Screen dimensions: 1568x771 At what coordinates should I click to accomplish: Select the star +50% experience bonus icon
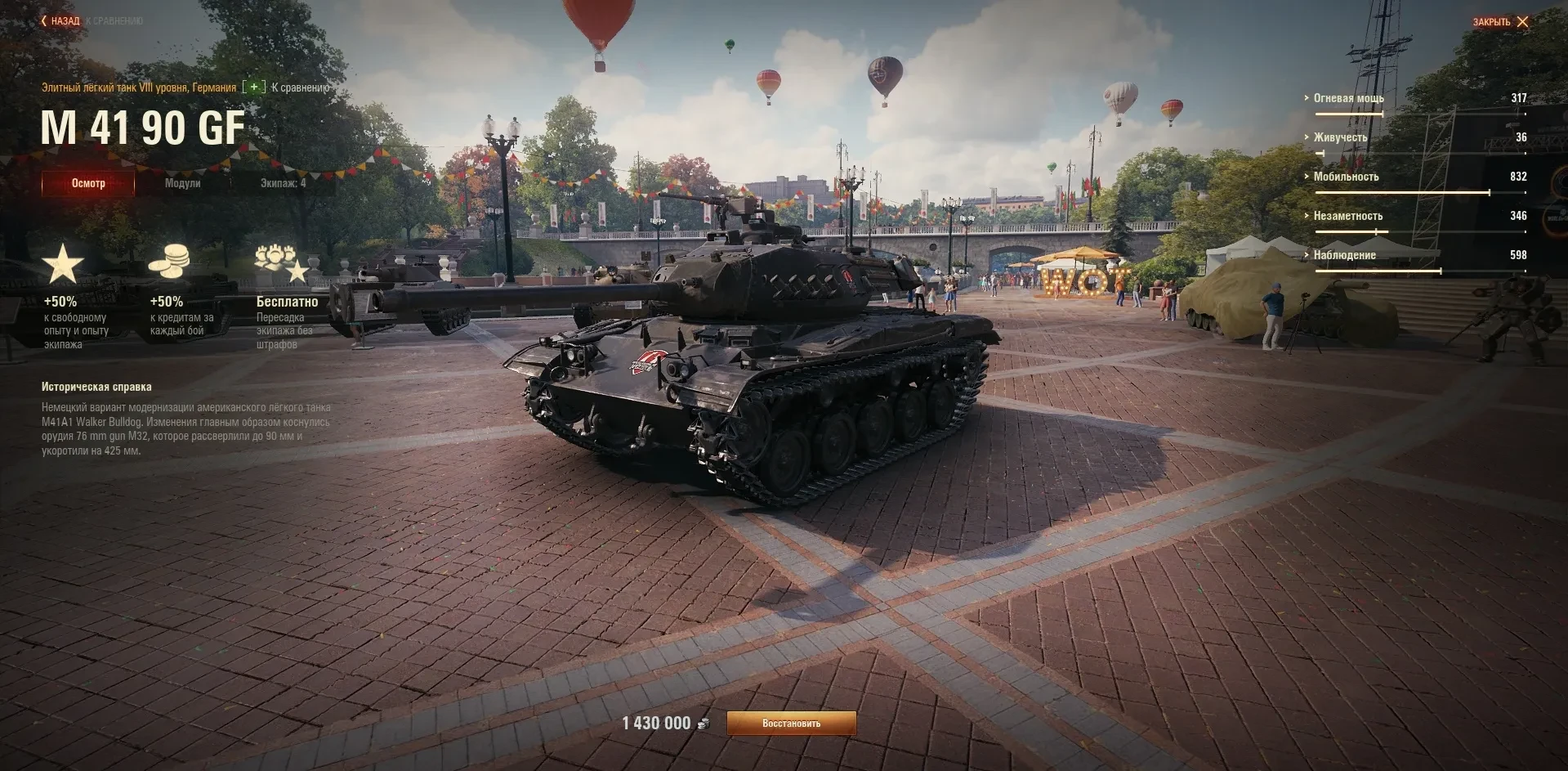(x=63, y=264)
